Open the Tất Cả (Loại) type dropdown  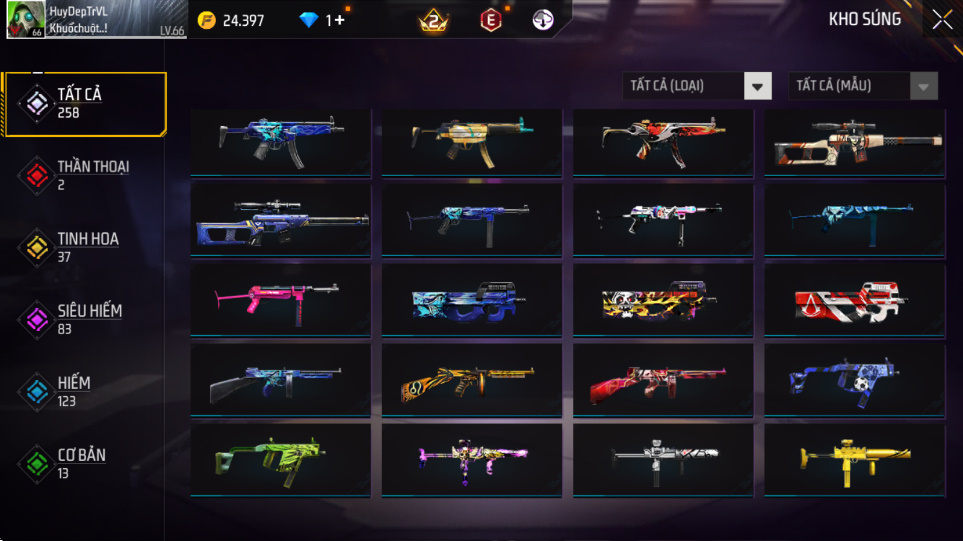(697, 86)
